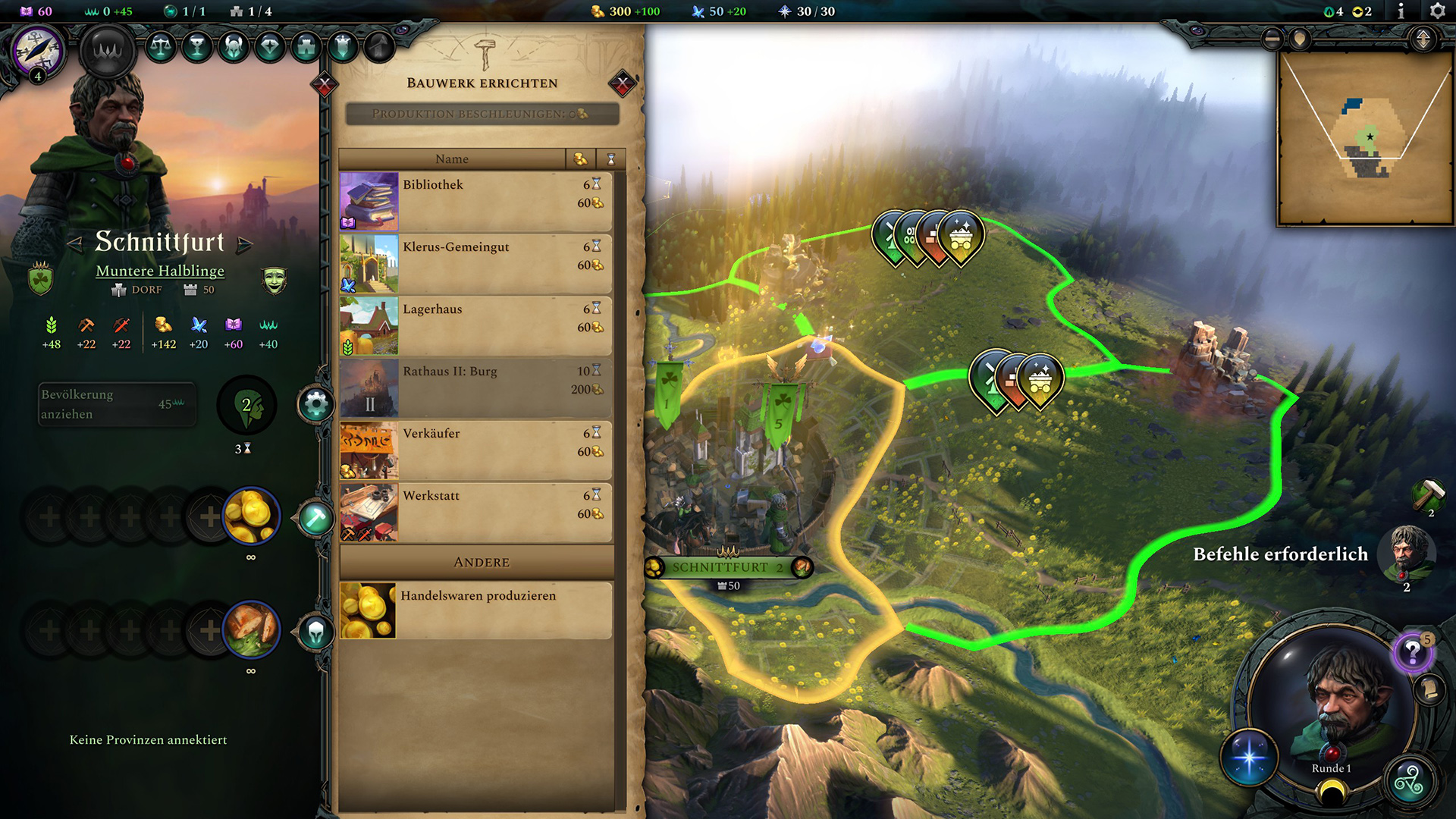Image resolution: width=1456 pixels, height=819 pixels.
Task: Switch to the scales empire tab
Action: (159, 47)
